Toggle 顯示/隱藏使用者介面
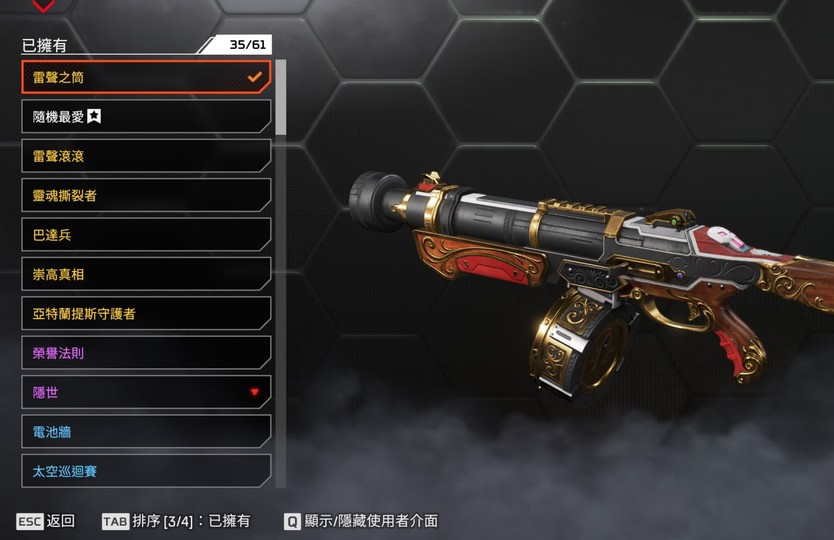Screen dimensions: 834x540 point(361,521)
